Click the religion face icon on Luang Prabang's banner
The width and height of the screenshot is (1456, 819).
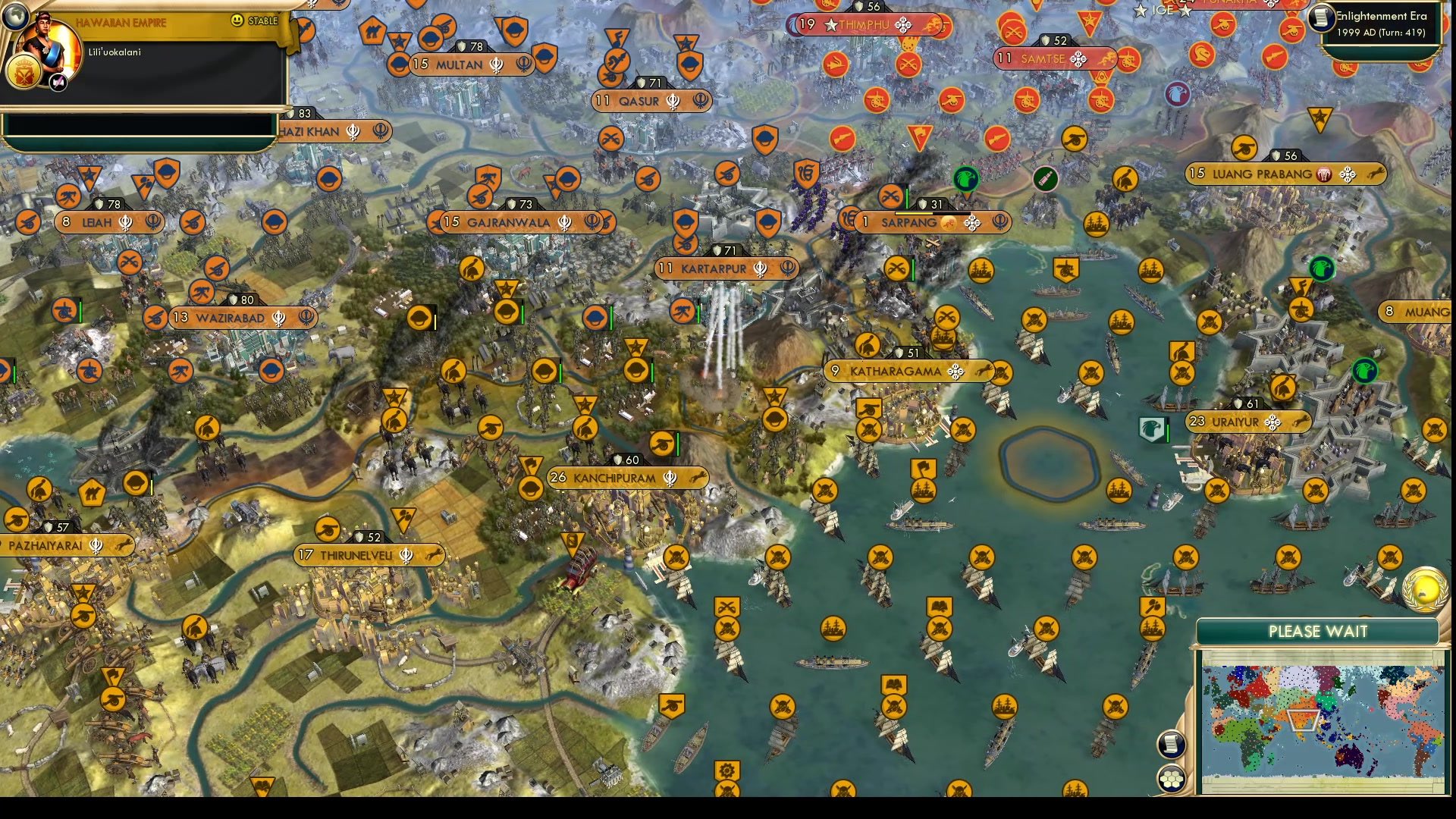[1326, 174]
